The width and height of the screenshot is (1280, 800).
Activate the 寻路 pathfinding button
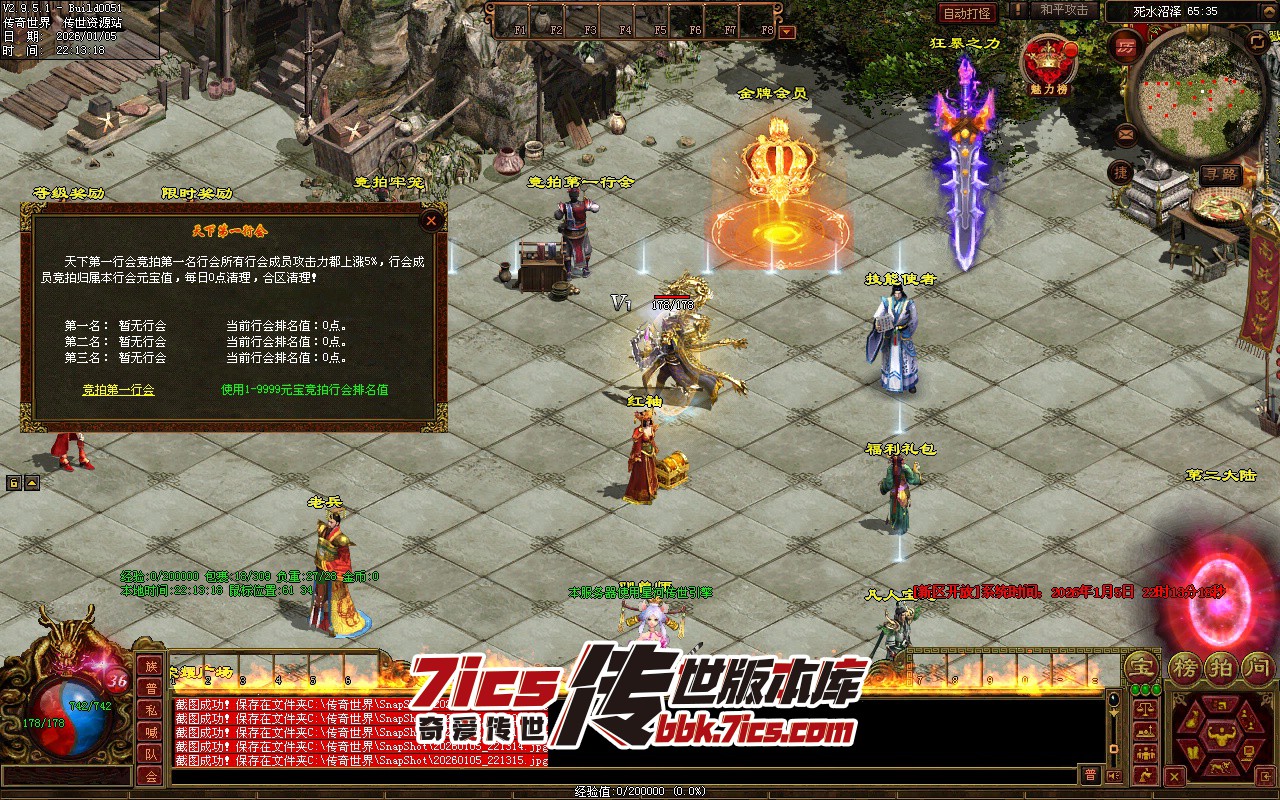pyautogui.click(x=1219, y=174)
